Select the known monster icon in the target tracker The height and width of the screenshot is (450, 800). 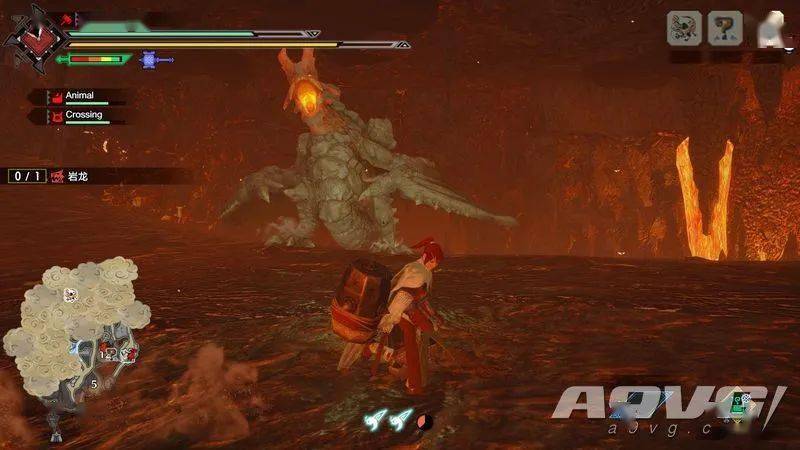[683, 27]
